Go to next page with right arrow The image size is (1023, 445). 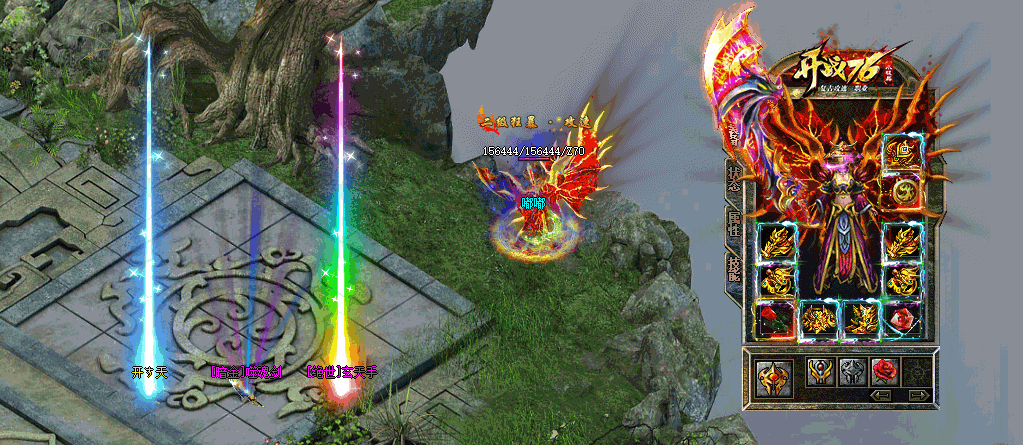(x=914, y=396)
